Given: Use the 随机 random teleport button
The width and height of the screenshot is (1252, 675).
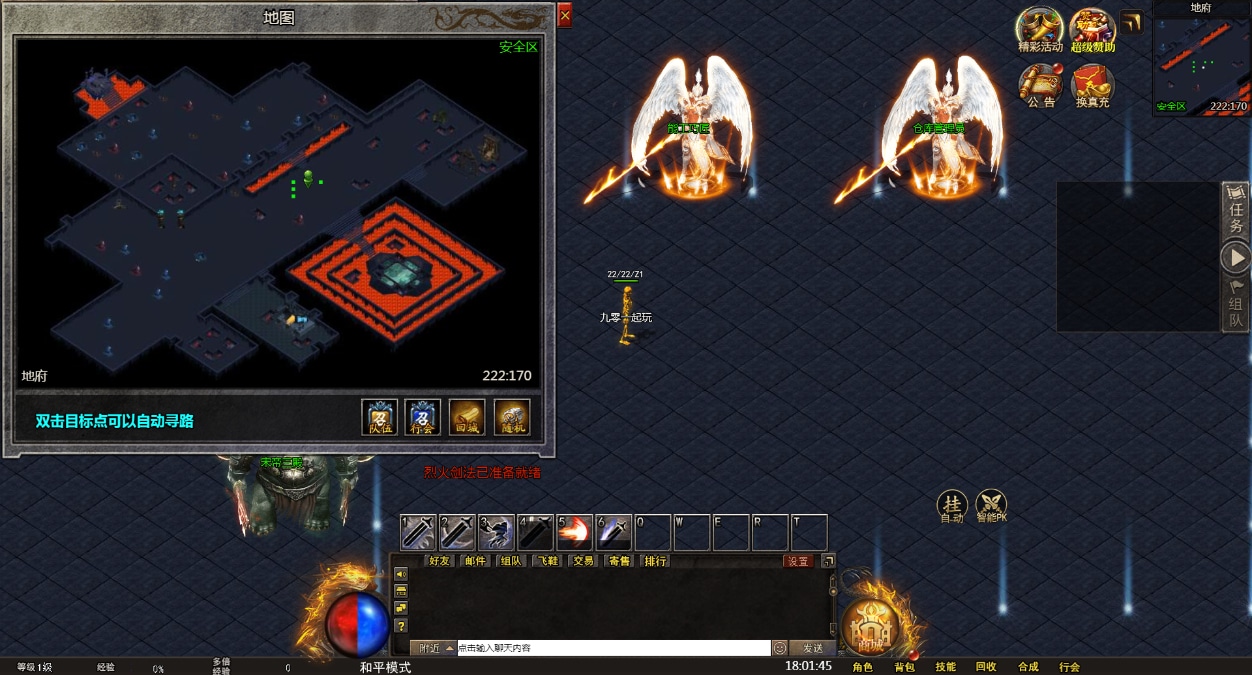Looking at the screenshot, I should coord(512,417).
